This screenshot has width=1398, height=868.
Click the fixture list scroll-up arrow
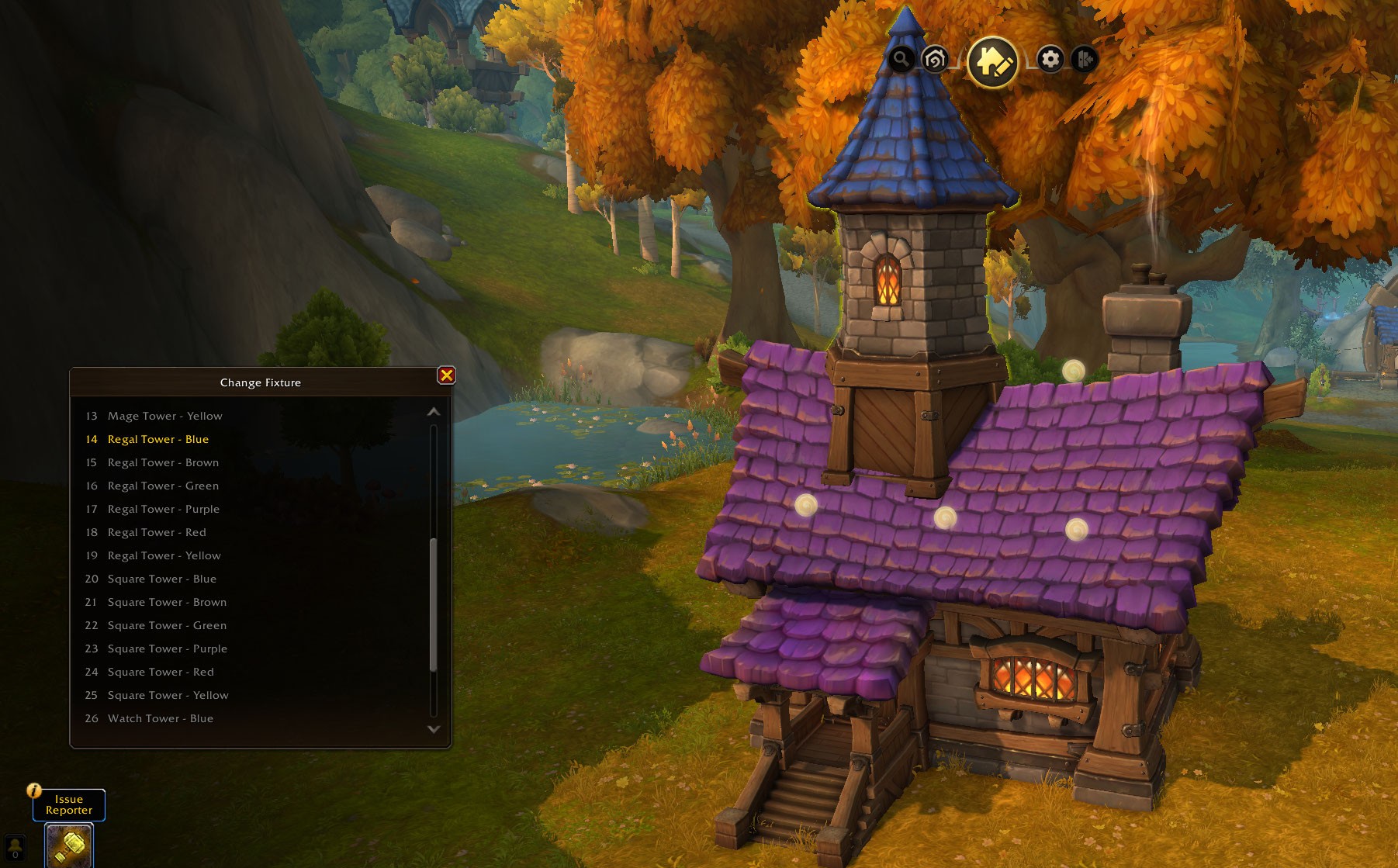434,412
